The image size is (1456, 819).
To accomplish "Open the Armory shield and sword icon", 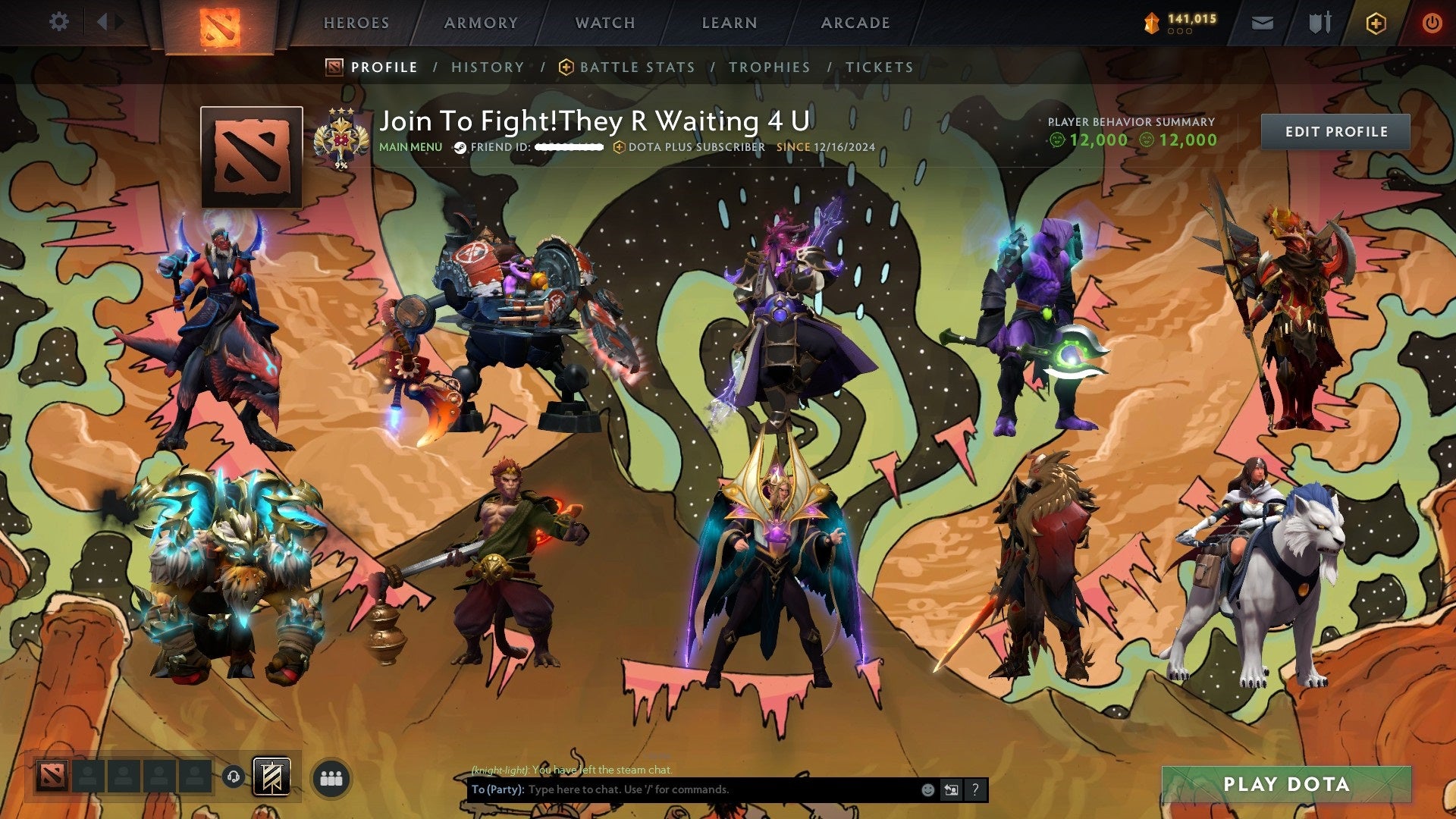I will point(1319,23).
